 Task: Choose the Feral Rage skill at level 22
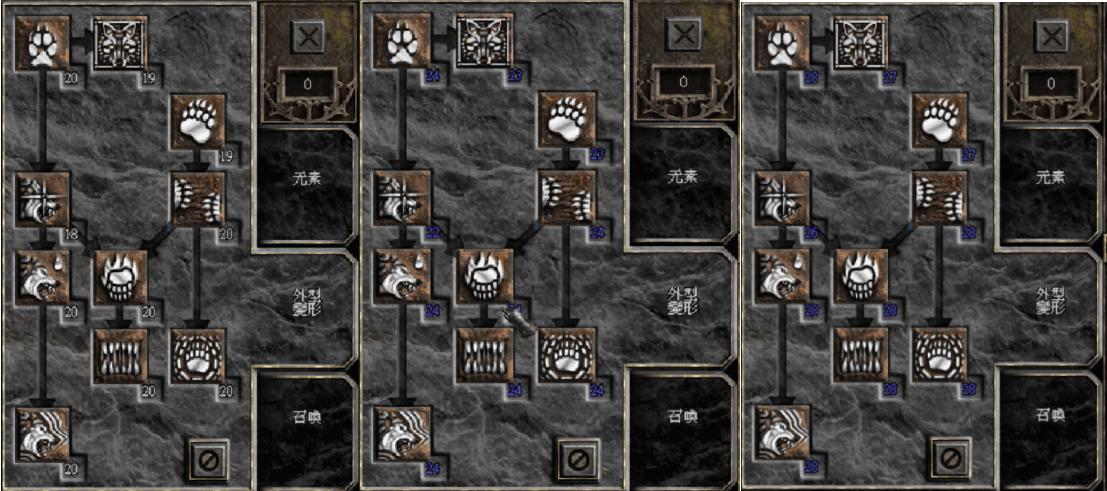click(405, 196)
